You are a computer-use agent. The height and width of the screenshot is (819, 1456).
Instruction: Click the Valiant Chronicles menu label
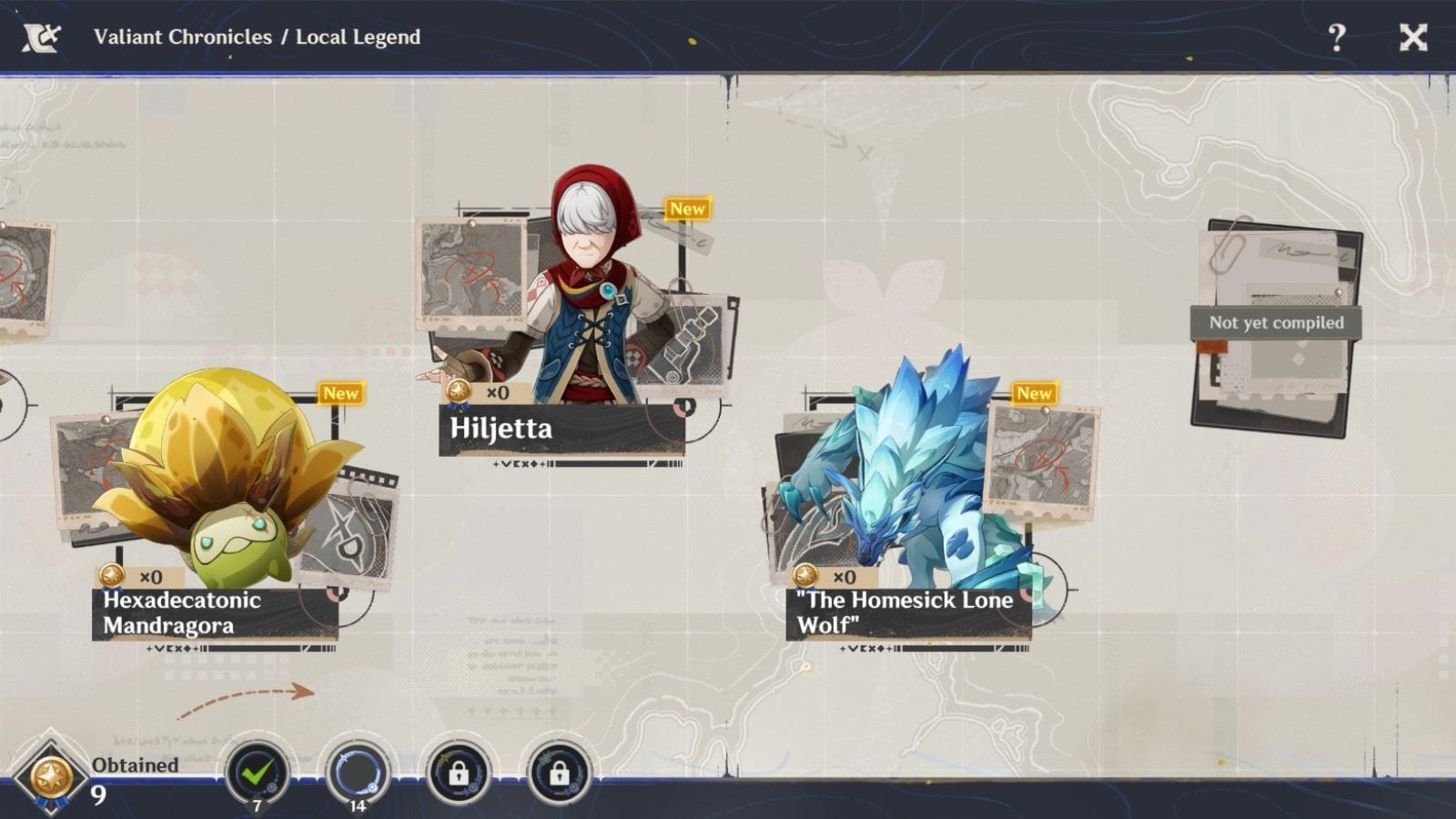pyautogui.click(x=182, y=37)
